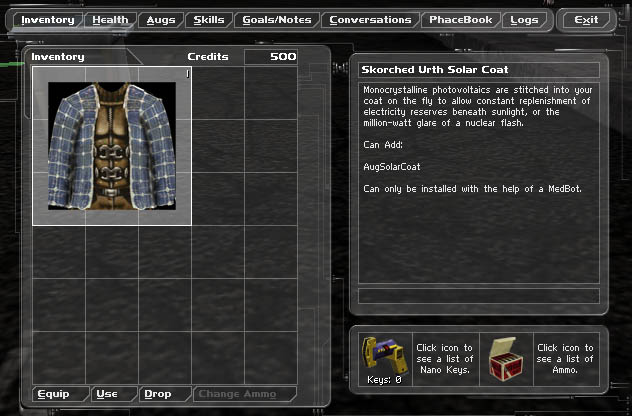The width and height of the screenshot is (632, 416).
Task: Open the Health tab
Action: click(110, 20)
